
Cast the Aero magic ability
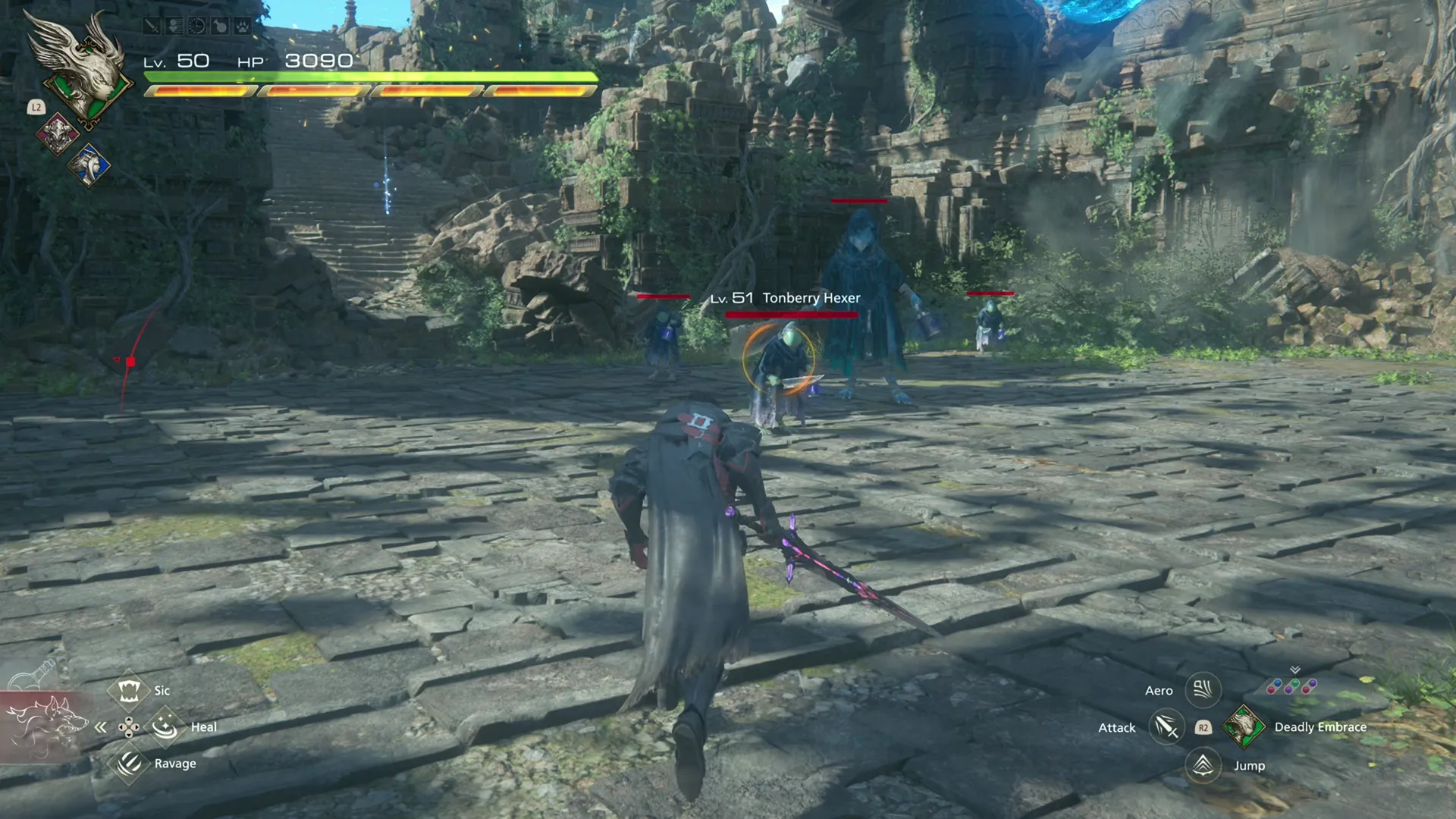point(1203,690)
